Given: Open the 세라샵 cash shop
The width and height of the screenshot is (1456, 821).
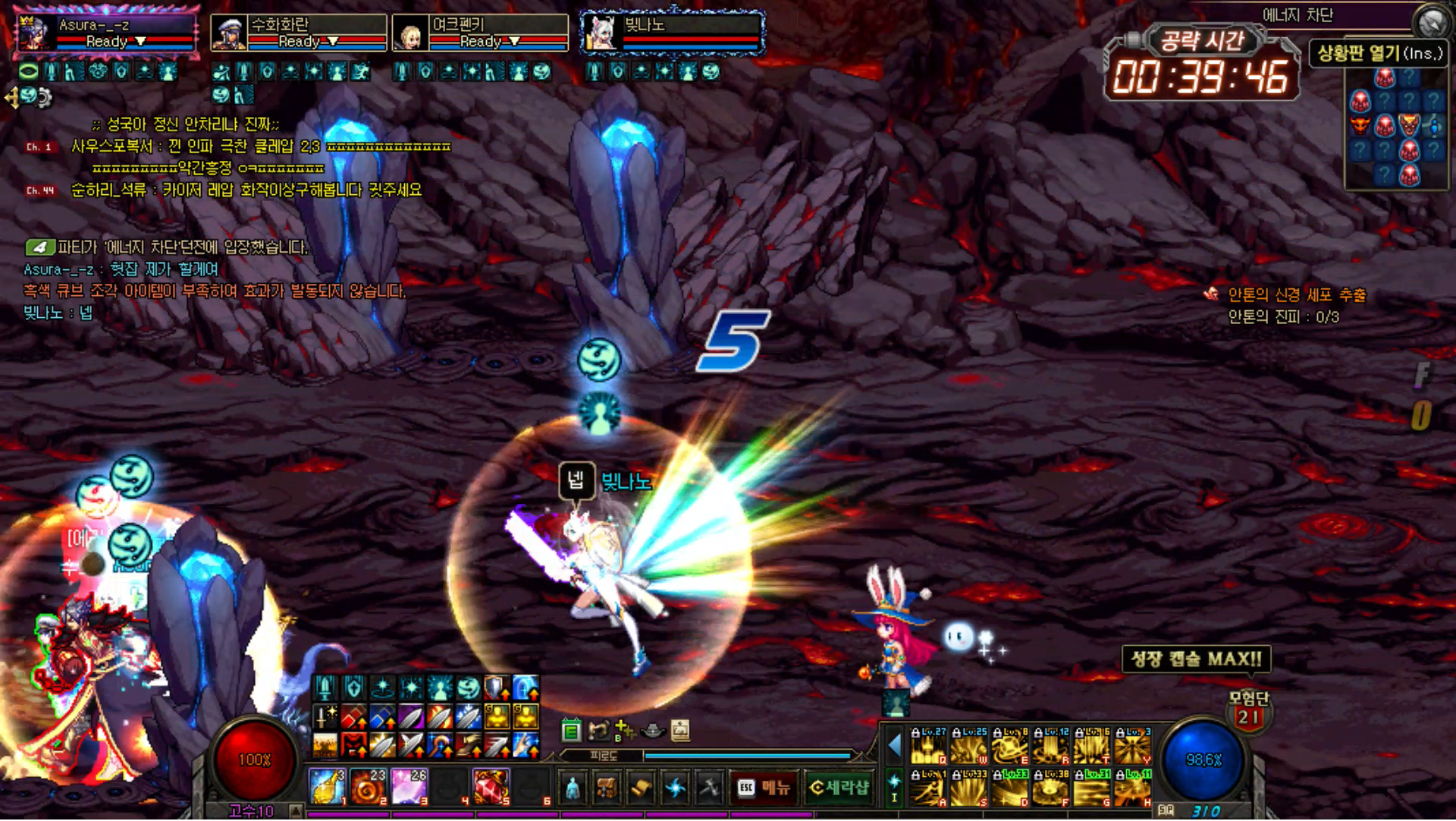Looking at the screenshot, I should pos(839,788).
